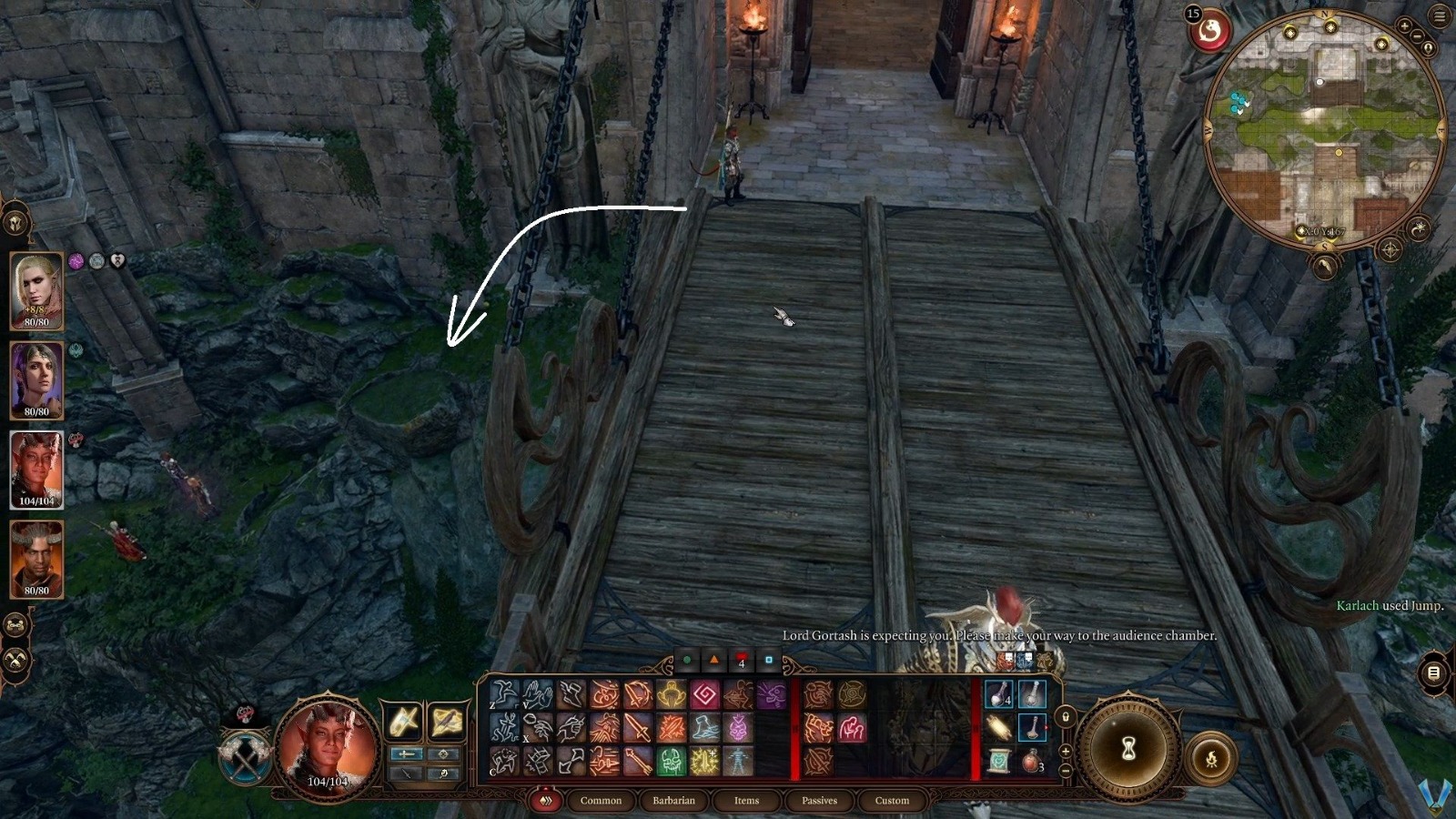The width and height of the screenshot is (1456, 819).
Task: Switch to the Barbarian hotbar tab
Action: [673, 801]
